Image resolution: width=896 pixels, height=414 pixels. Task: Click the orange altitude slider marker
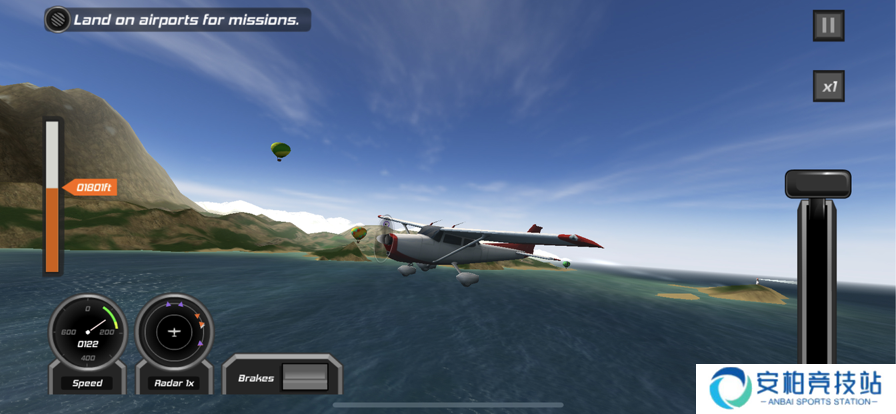click(x=90, y=187)
